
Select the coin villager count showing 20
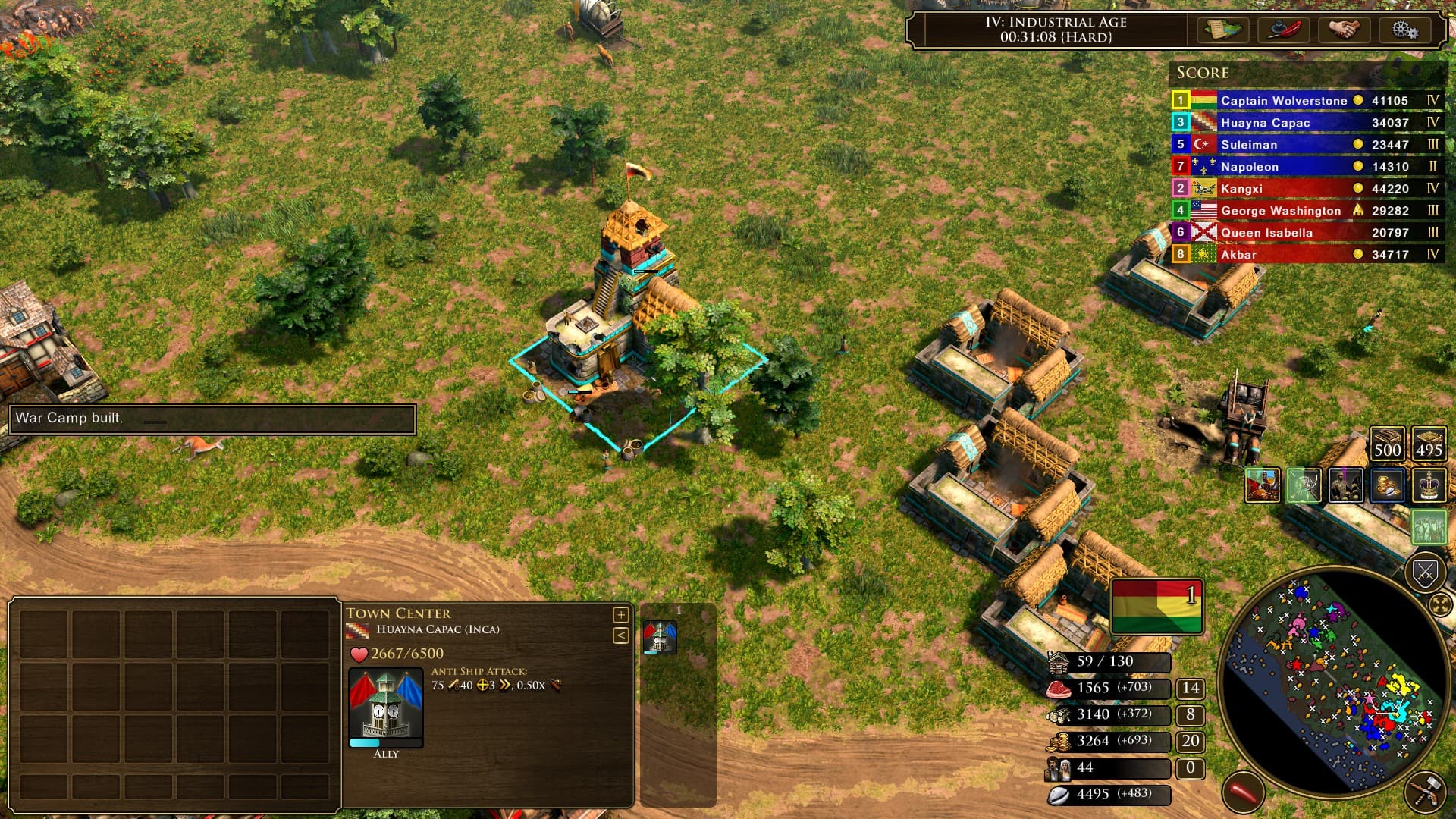[1190, 741]
